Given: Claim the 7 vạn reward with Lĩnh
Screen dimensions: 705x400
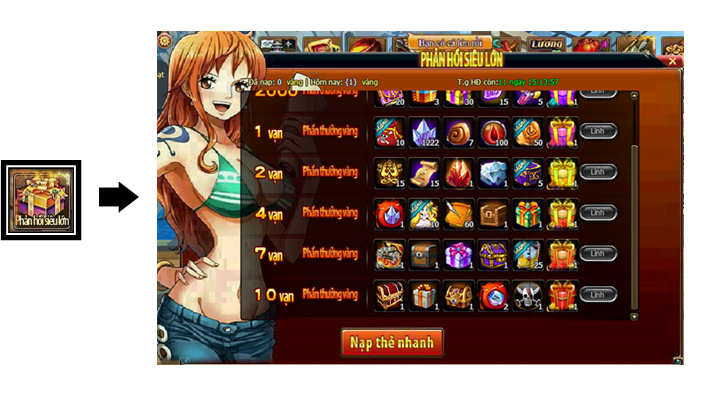Looking at the screenshot, I should (597, 254).
